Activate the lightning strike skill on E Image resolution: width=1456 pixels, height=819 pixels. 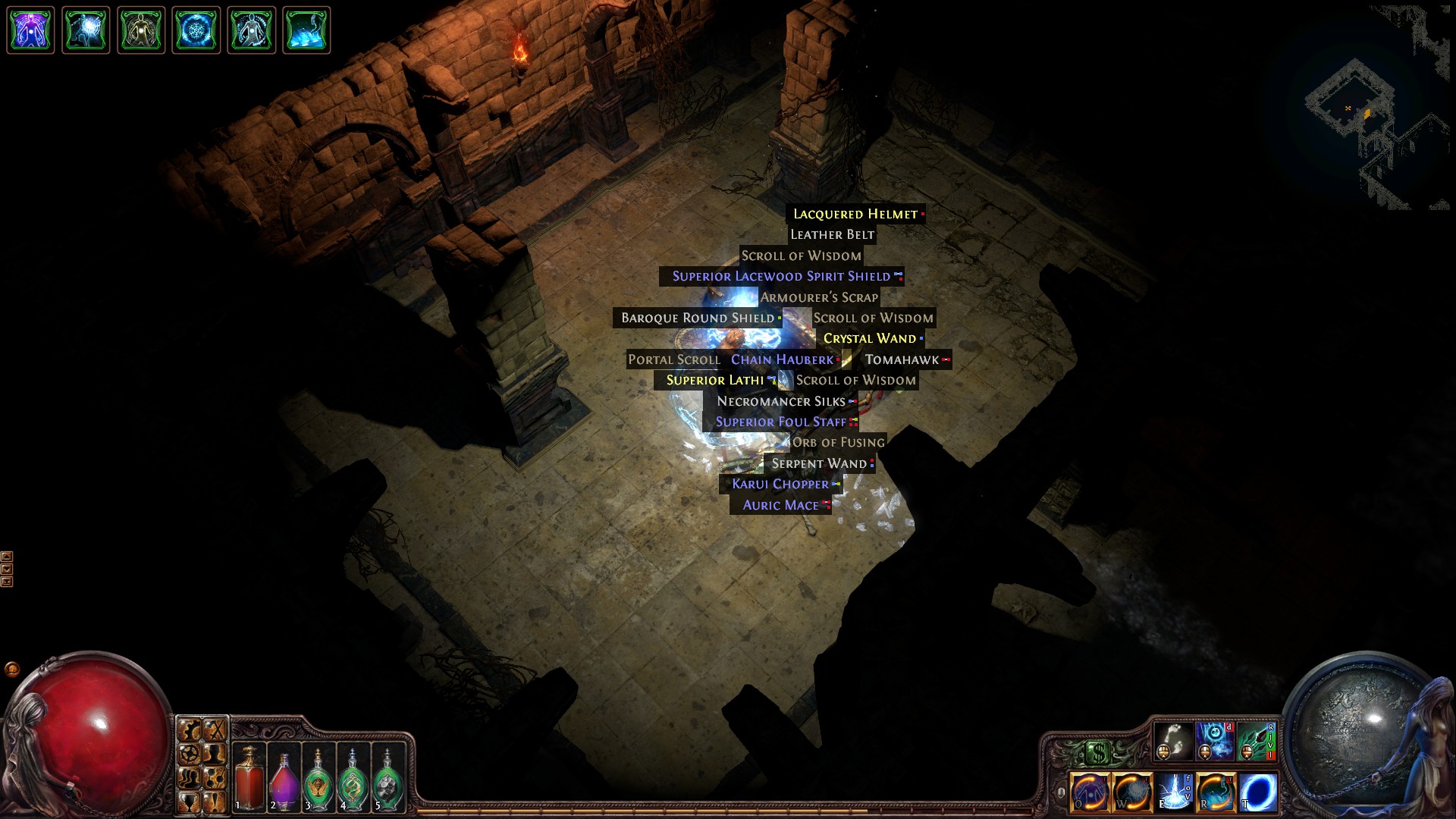click(1174, 792)
